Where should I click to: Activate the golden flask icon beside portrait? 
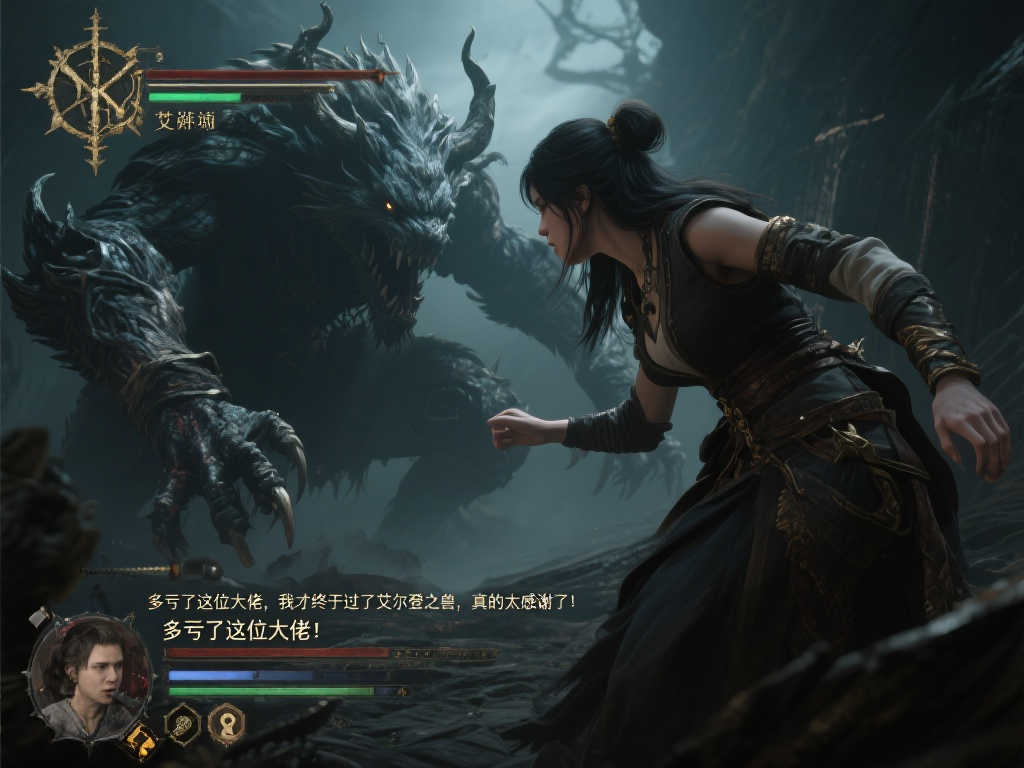(139, 741)
